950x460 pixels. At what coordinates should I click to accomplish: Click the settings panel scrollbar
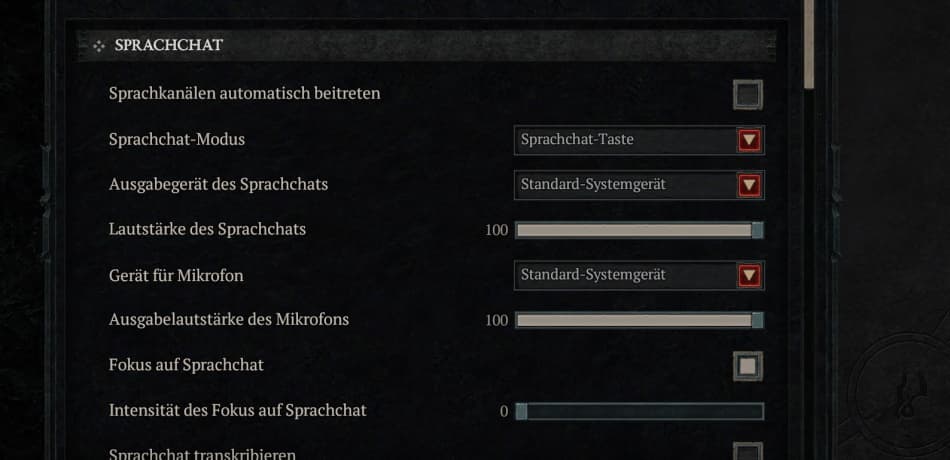(809, 45)
